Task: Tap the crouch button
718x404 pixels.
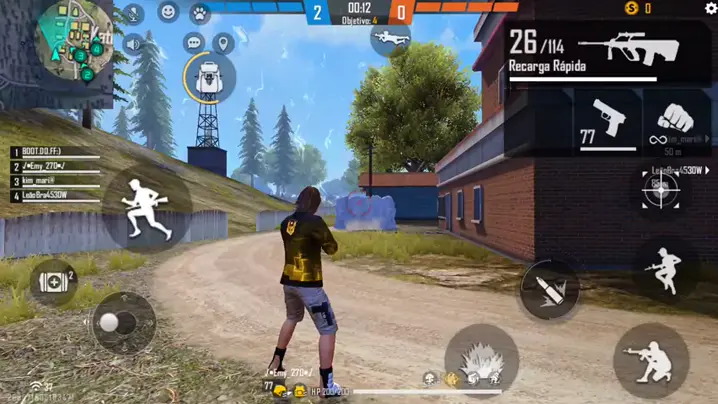Action: click(x=650, y=359)
